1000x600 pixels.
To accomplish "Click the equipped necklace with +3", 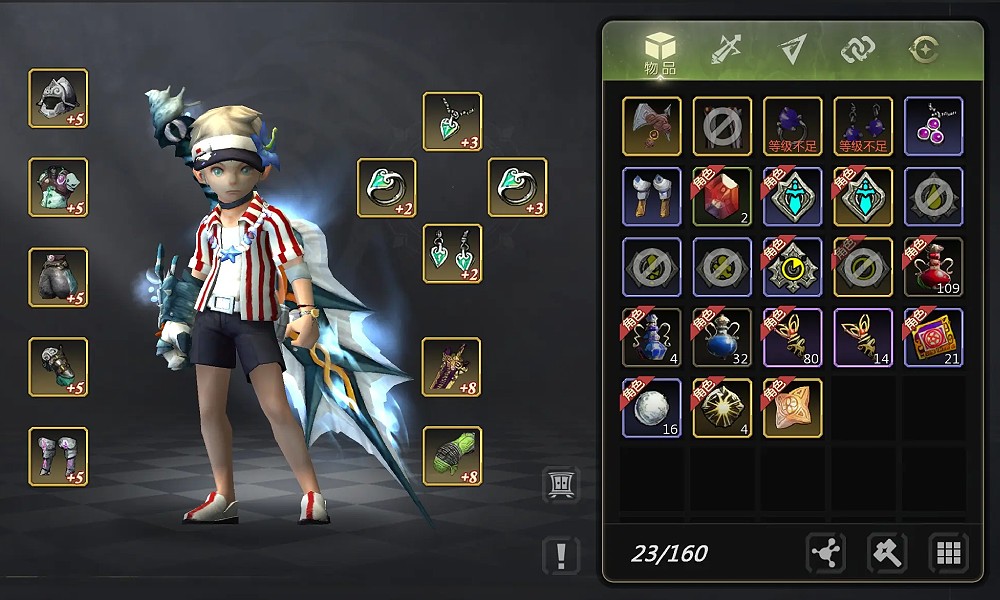I will coord(452,122).
